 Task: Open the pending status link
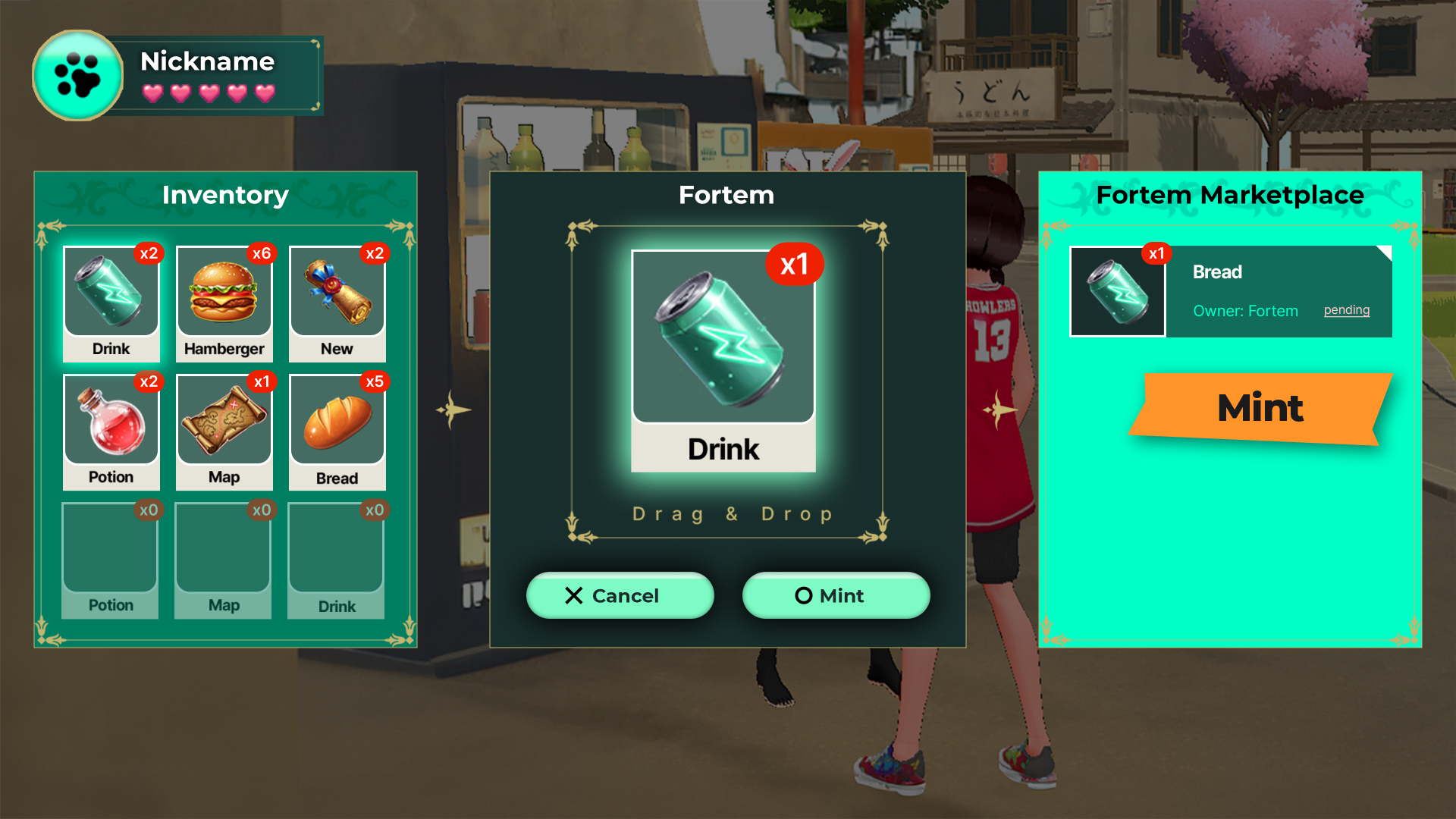(x=1346, y=310)
